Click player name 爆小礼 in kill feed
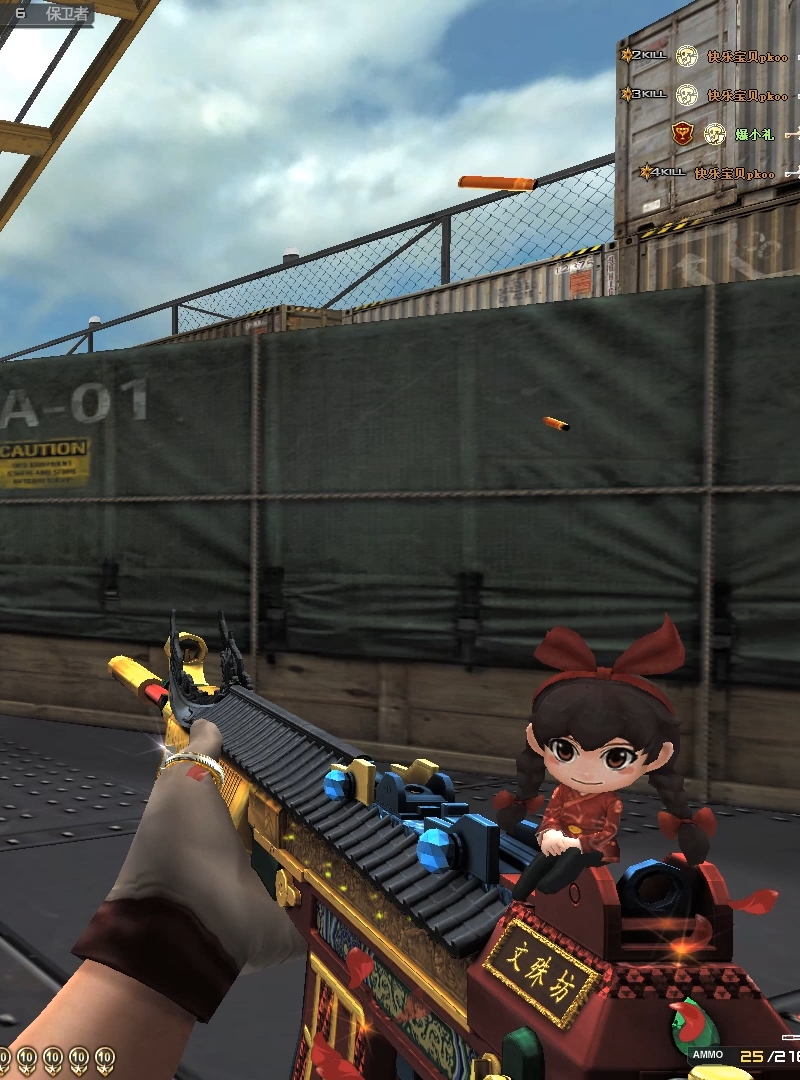This screenshot has width=800, height=1080. (755, 134)
